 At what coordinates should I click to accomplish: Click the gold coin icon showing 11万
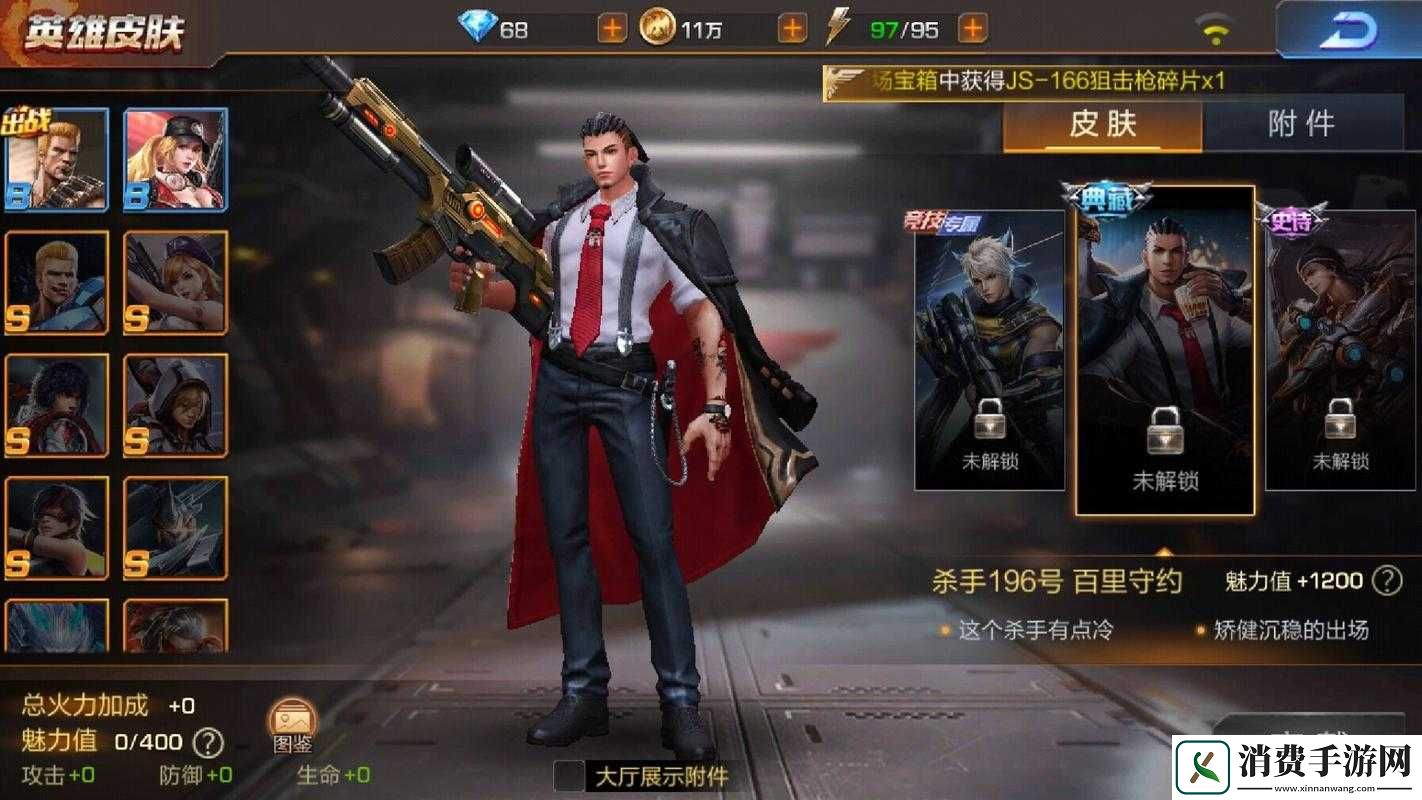[659, 27]
